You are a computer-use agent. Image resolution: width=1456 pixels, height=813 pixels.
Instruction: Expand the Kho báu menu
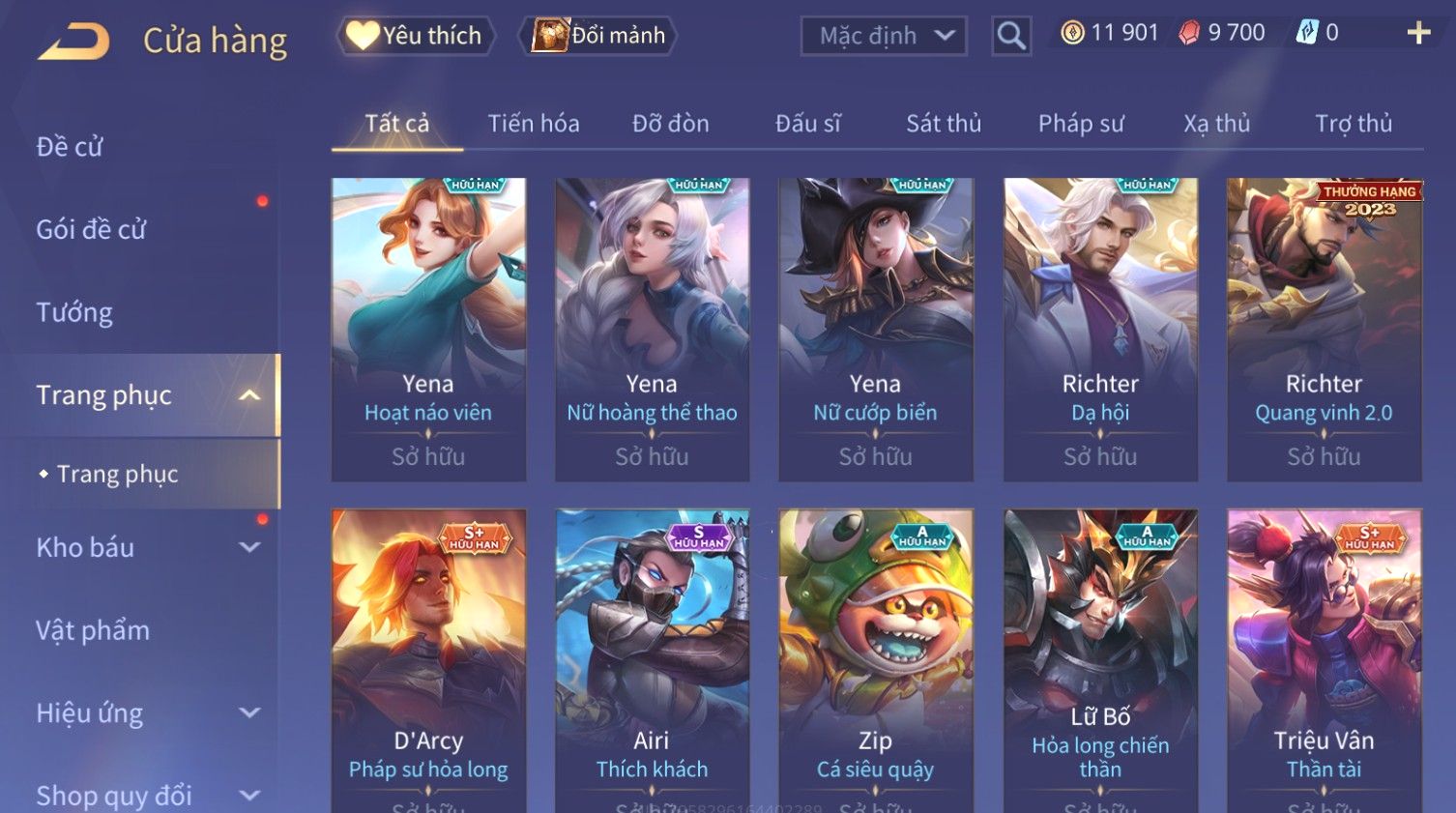pyautogui.click(x=145, y=547)
